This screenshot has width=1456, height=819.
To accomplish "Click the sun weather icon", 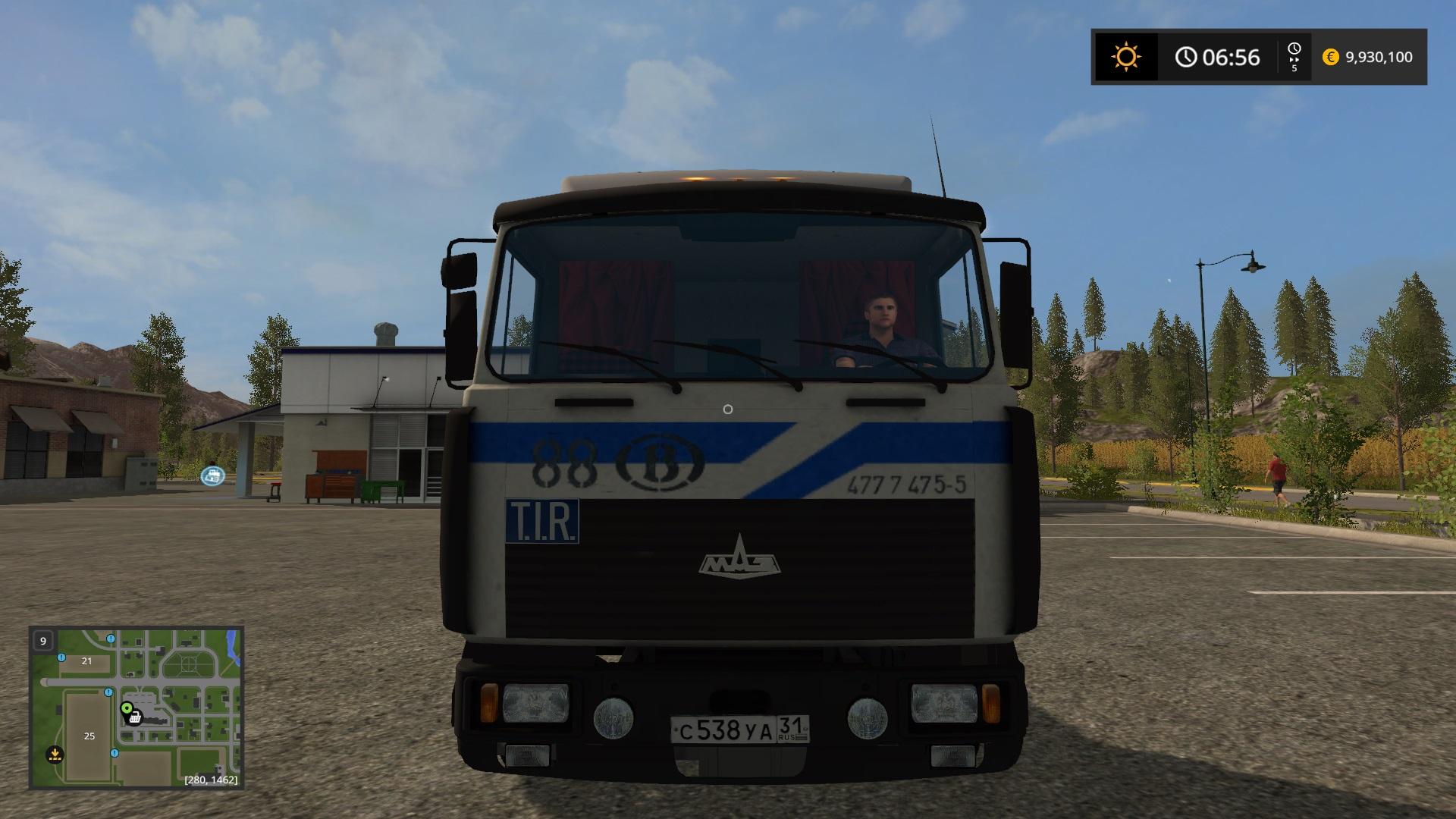I will (x=1125, y=57).
